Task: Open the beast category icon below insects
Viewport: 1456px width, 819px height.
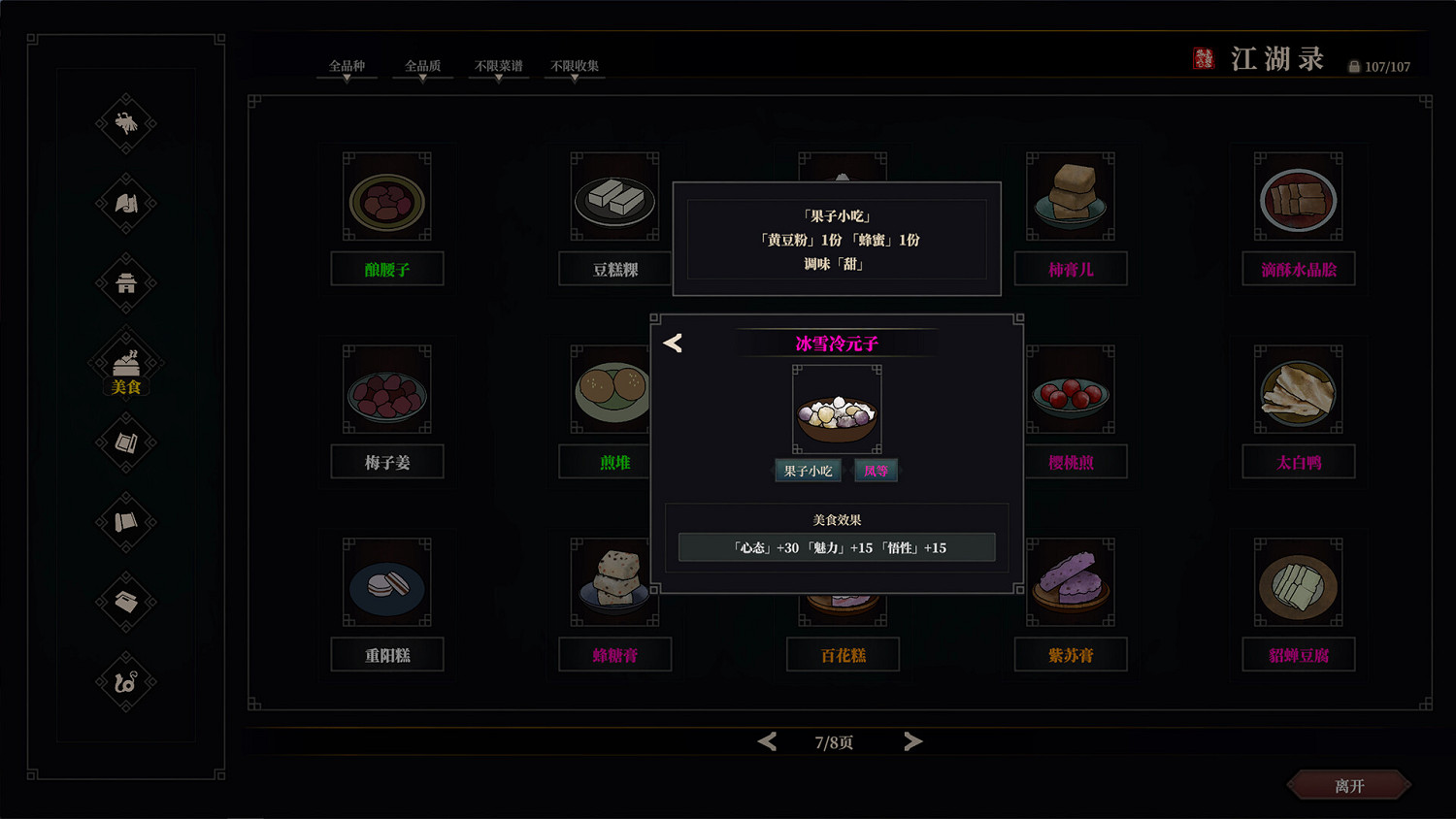Action: pyautogui.click(x=124, y=205)
